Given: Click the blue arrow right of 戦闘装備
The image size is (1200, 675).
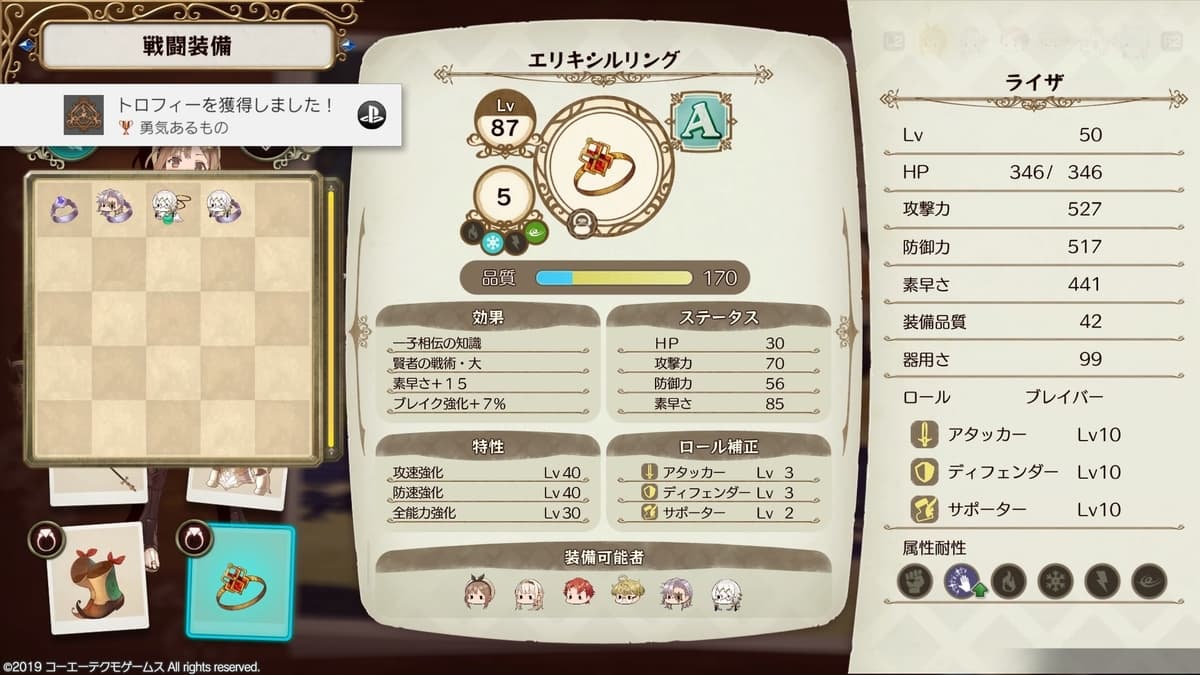Looking at the screenshot, I should (347, 45).
